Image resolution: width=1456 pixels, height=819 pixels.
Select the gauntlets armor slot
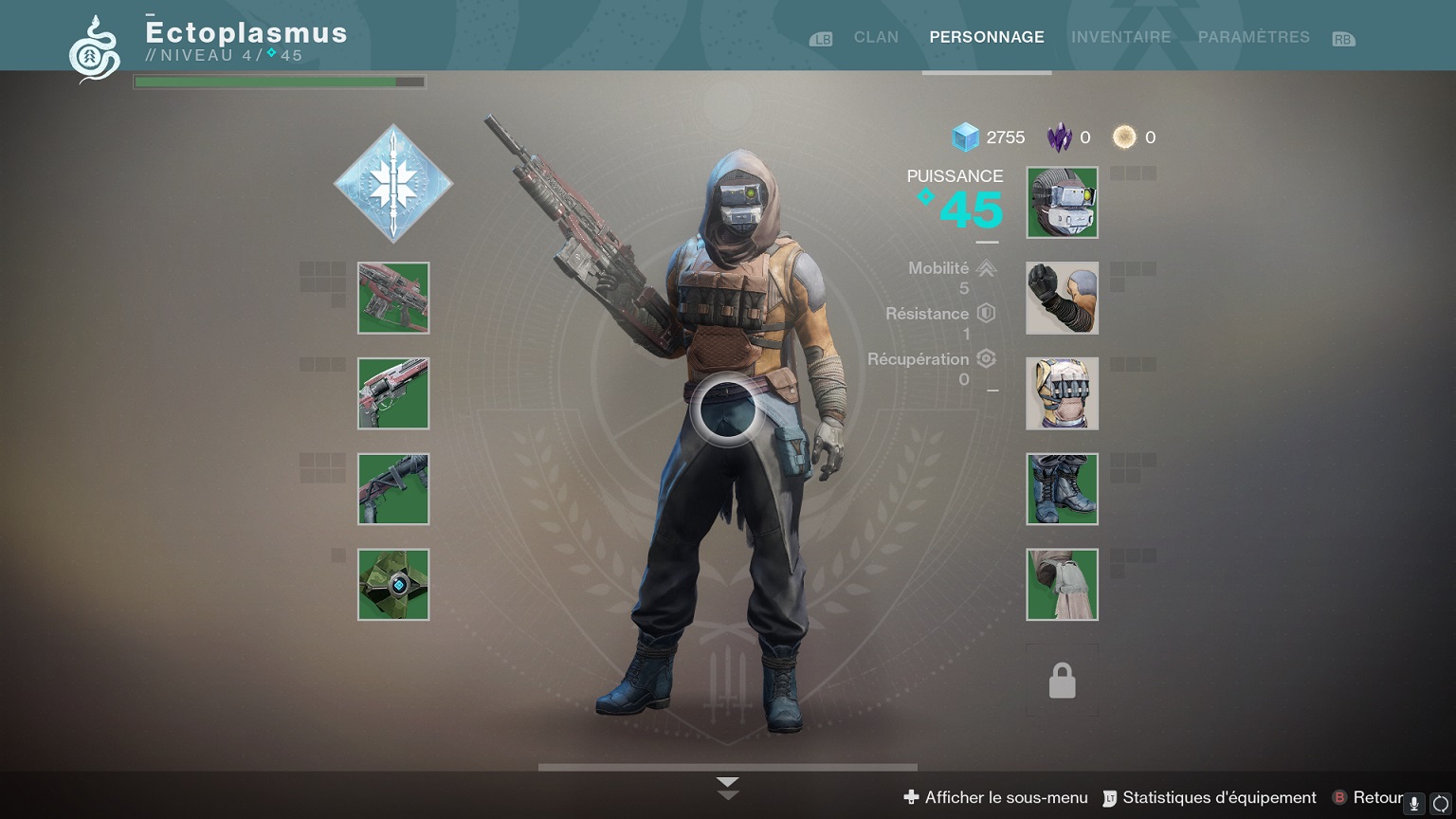point(1062,298)
